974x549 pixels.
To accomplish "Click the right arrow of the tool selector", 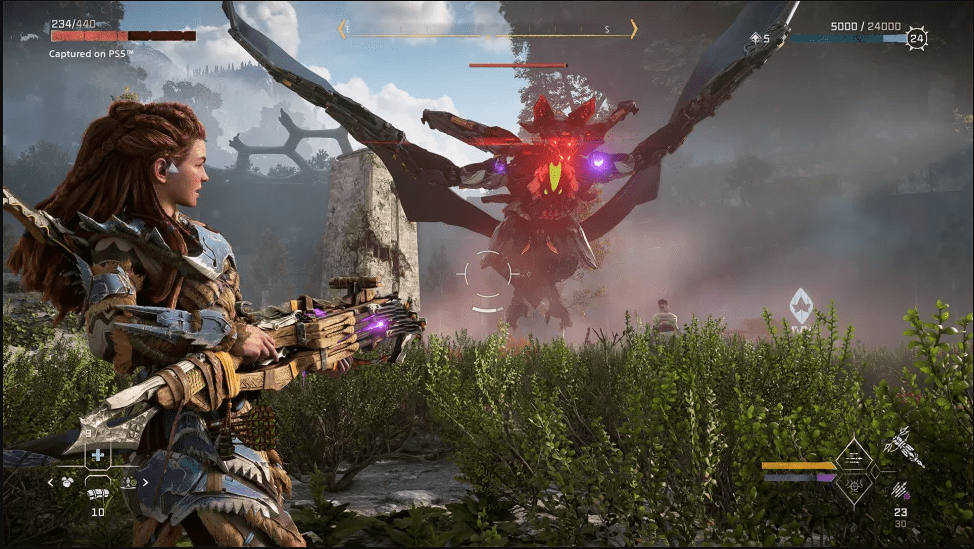I will coord(145,482).
